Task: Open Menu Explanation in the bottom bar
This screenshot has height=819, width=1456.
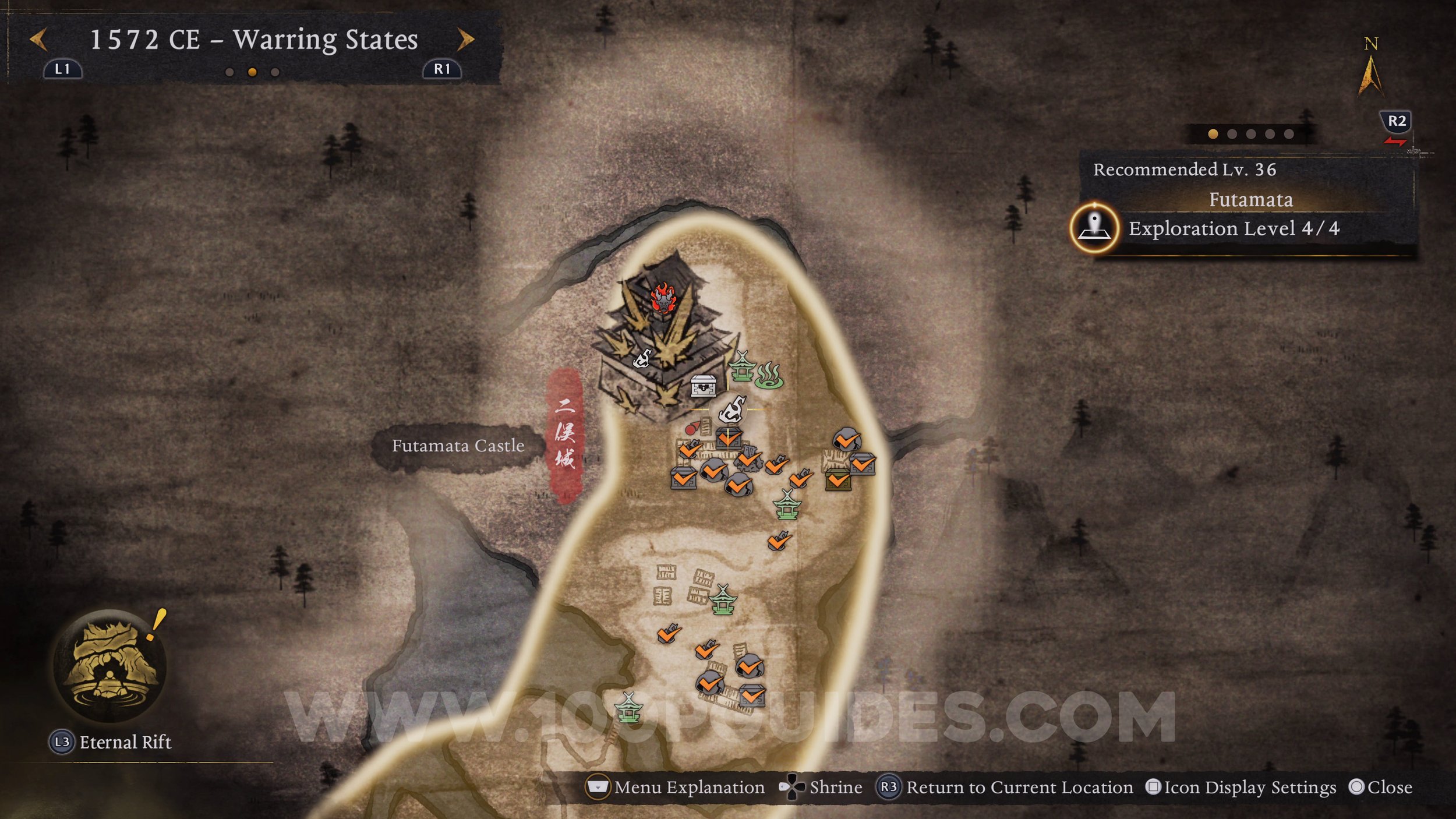Action: pyautogui.click(x=676, y=788)
